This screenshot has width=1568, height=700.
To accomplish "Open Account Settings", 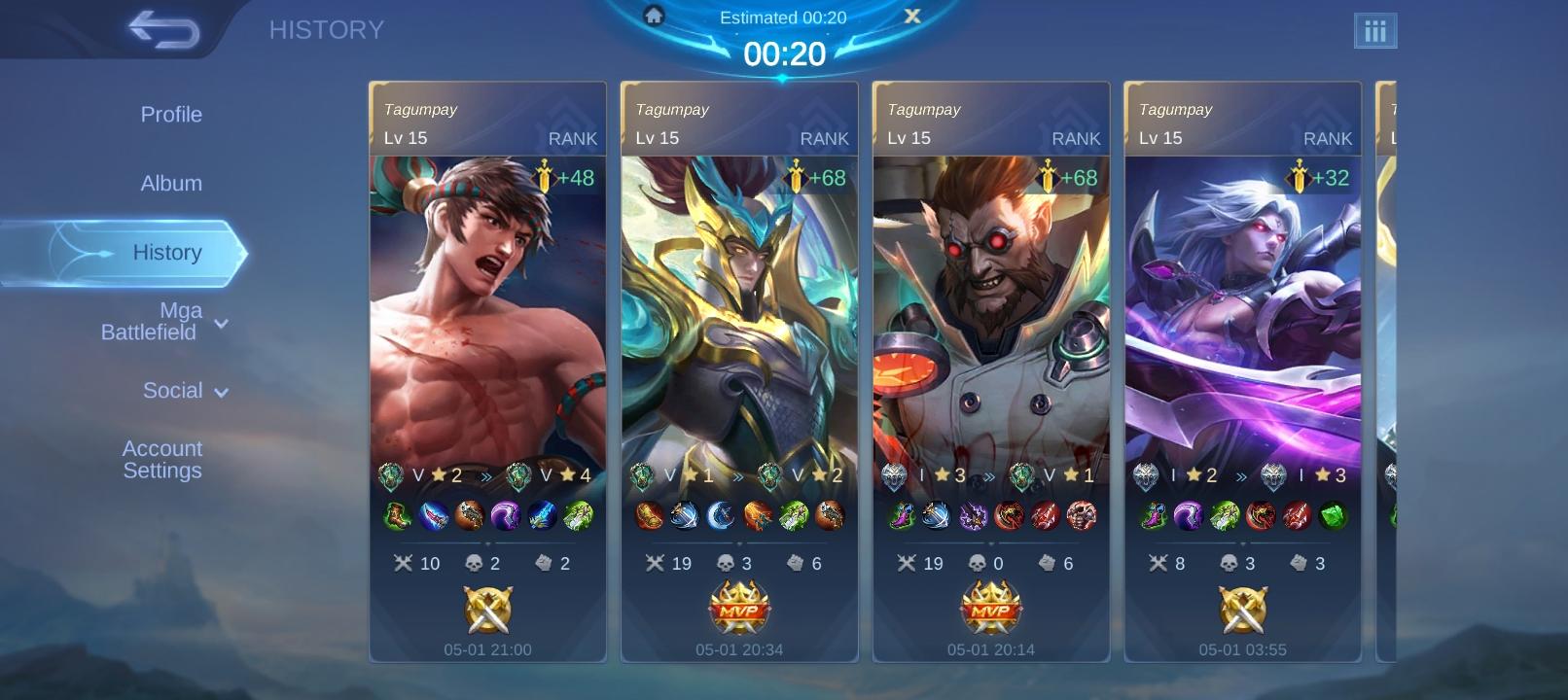I will tap(161, 459).
